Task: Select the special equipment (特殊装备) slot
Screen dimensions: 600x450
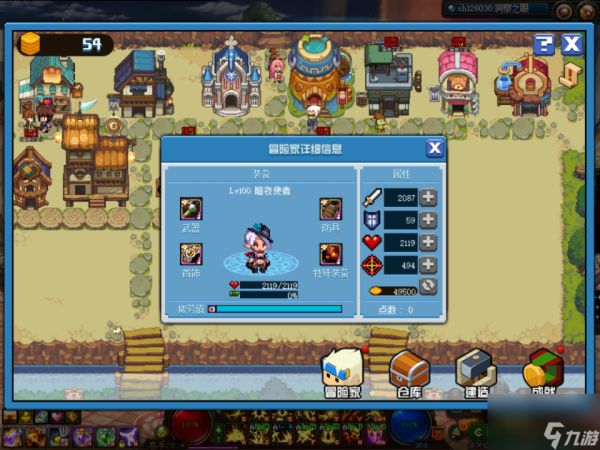Action: click(x=330, y=255)
